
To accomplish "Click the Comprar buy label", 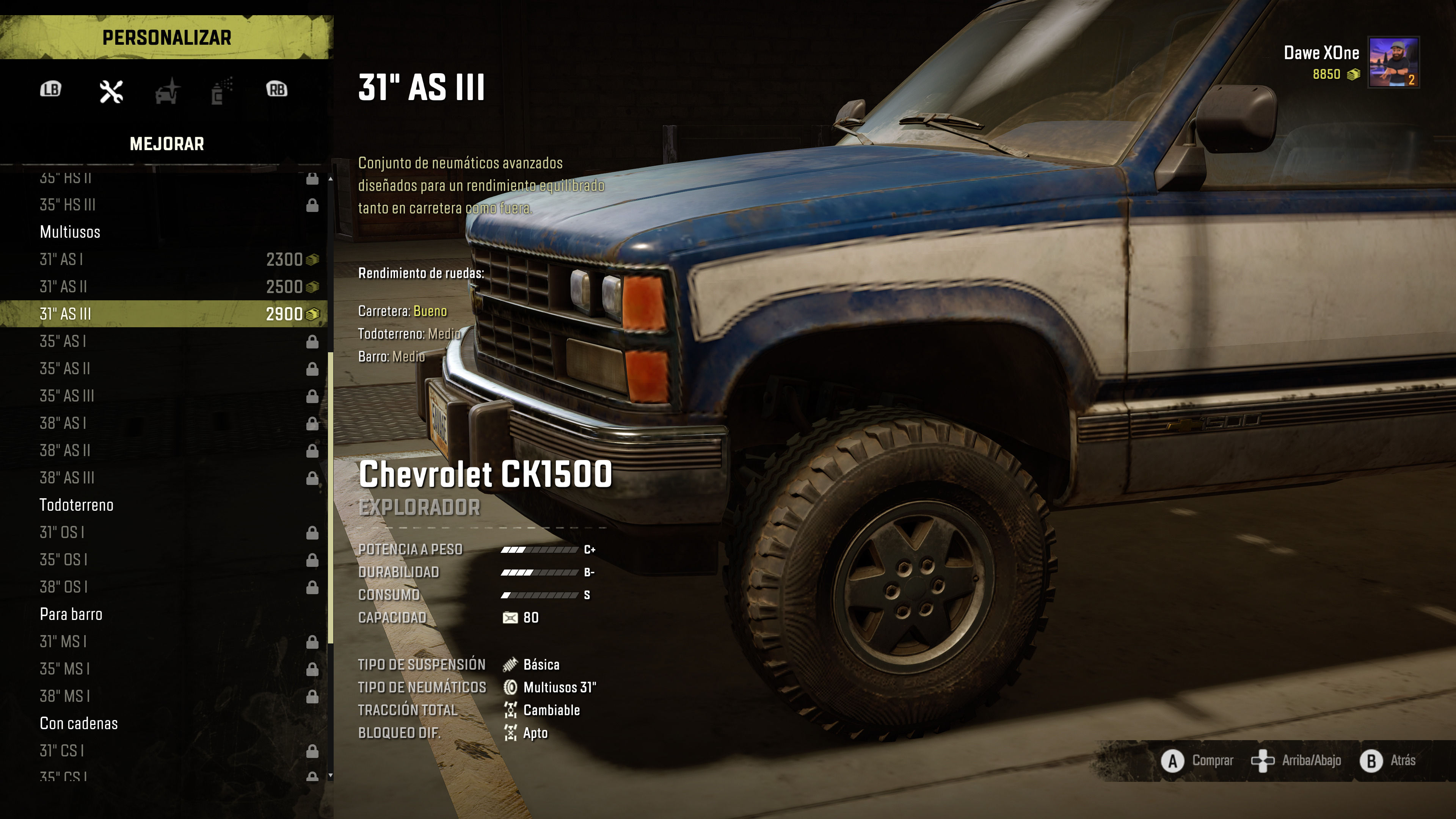I will click(1213, 760).
